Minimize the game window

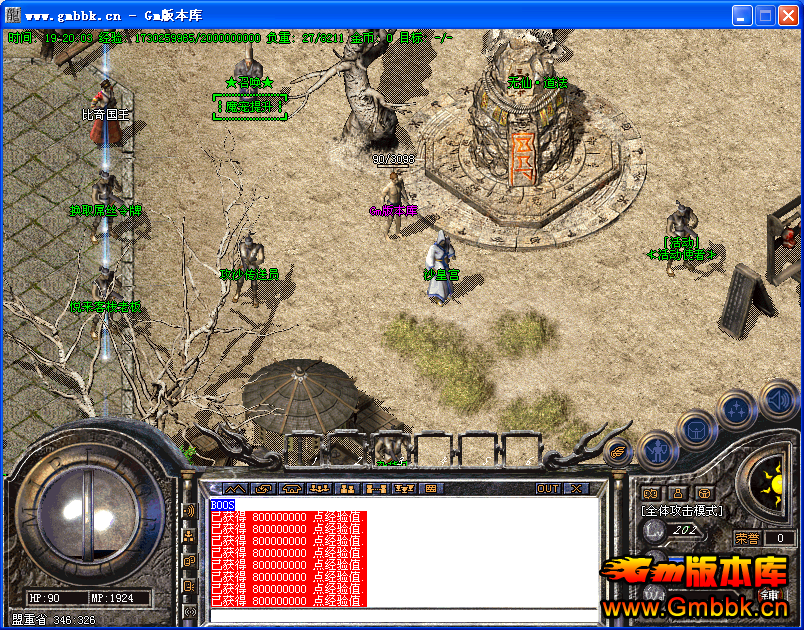pos(743,16)
